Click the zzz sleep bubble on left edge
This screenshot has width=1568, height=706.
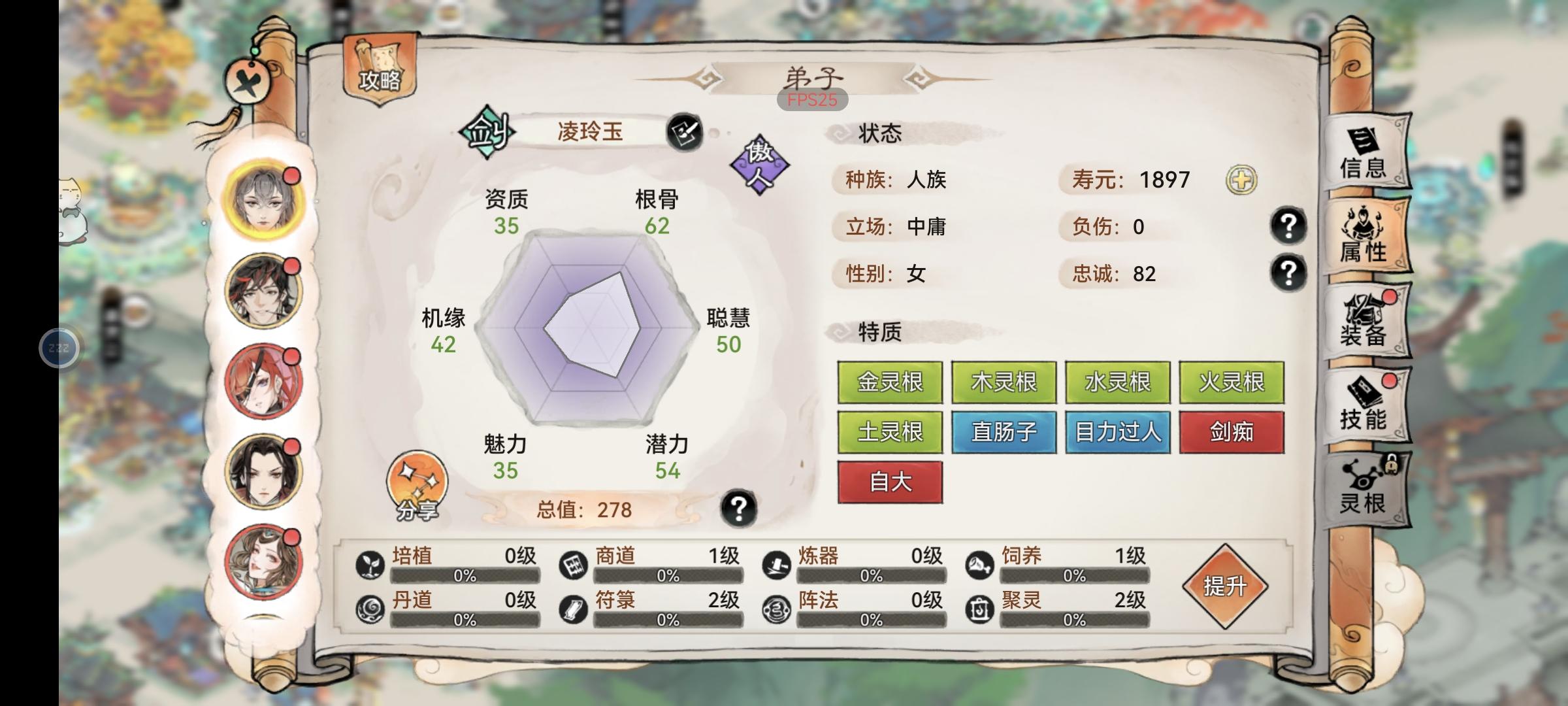pos(59,347)
